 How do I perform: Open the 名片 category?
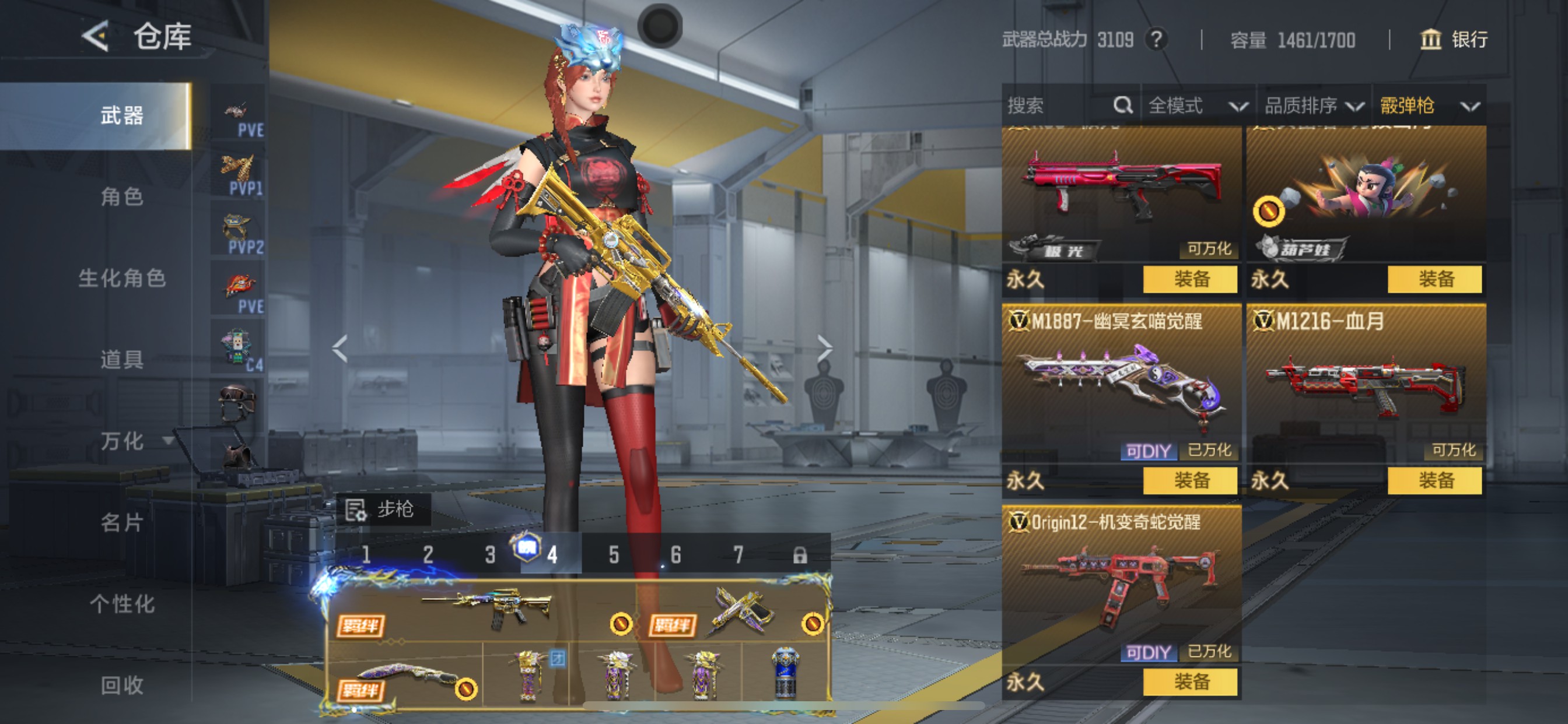coord(122,522)
